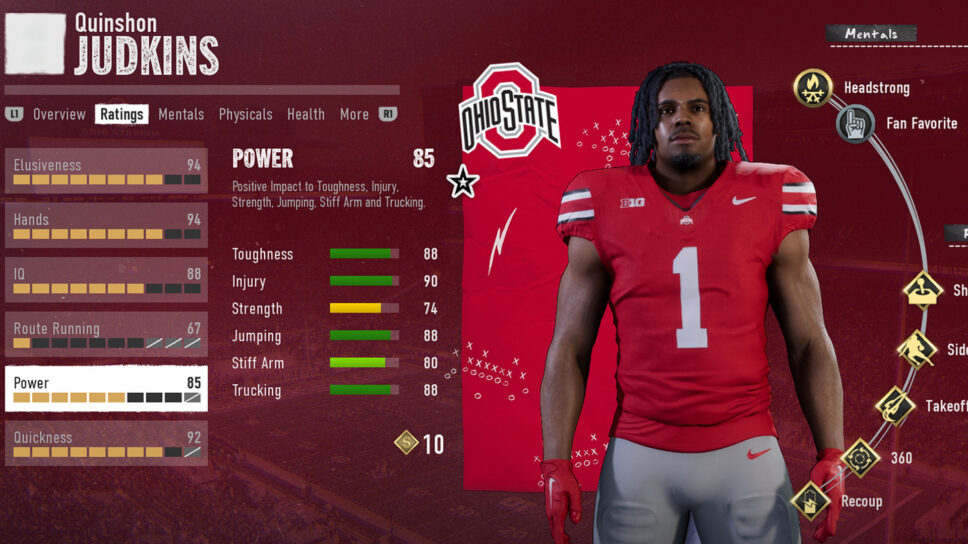This screenshot has width=968, height=544.
Task: Click the Fan Favorite ability icon
Action: 856,124
